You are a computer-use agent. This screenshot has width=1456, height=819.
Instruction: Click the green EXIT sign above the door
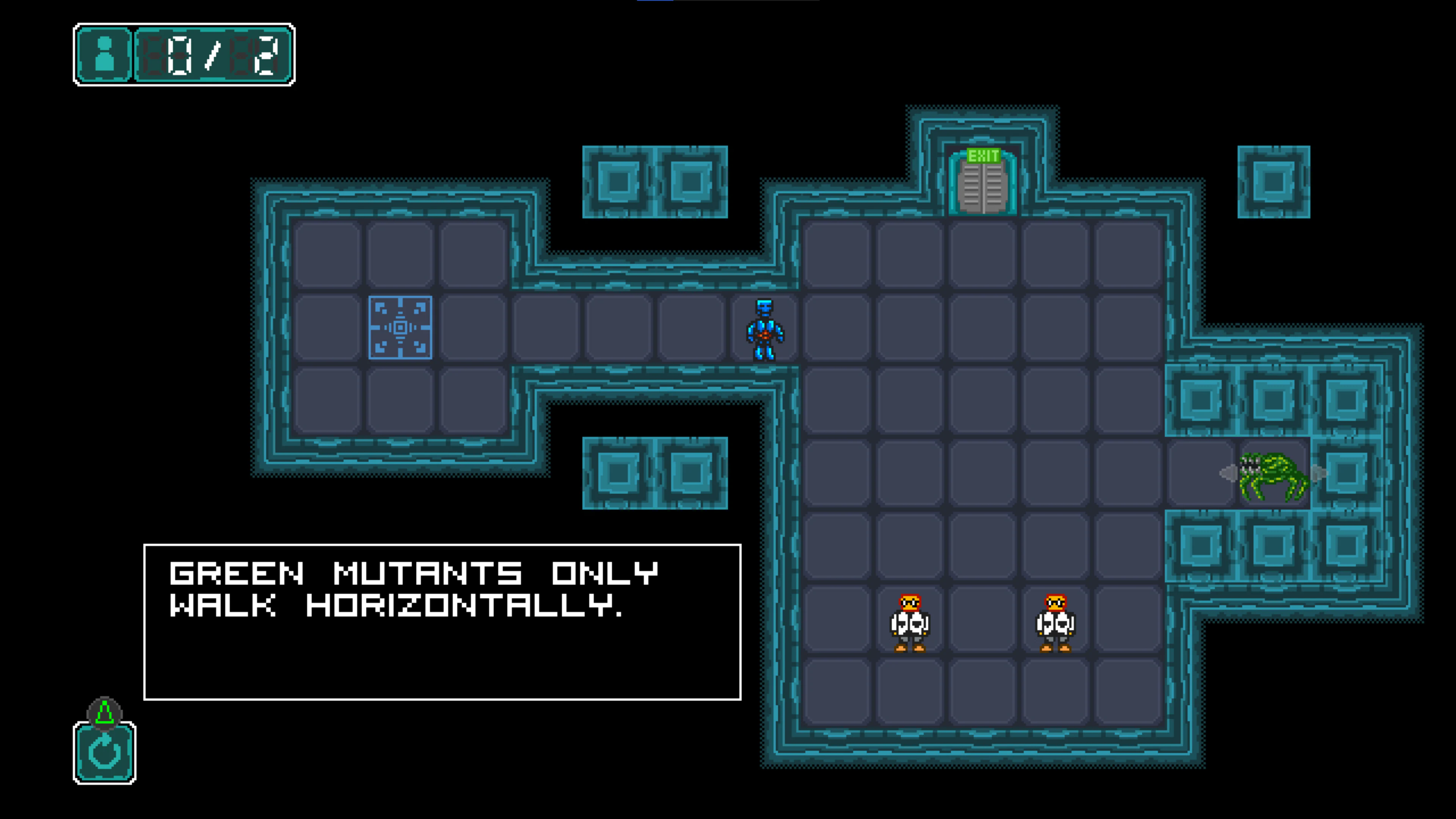pyautogui.click(x=984, y=156)
